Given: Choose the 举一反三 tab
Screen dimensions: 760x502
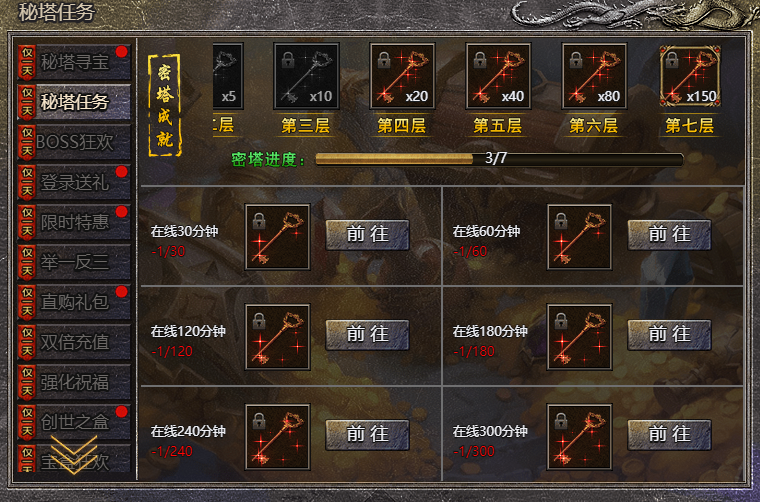Looking at the screenshot, I should tap(73, 262).
